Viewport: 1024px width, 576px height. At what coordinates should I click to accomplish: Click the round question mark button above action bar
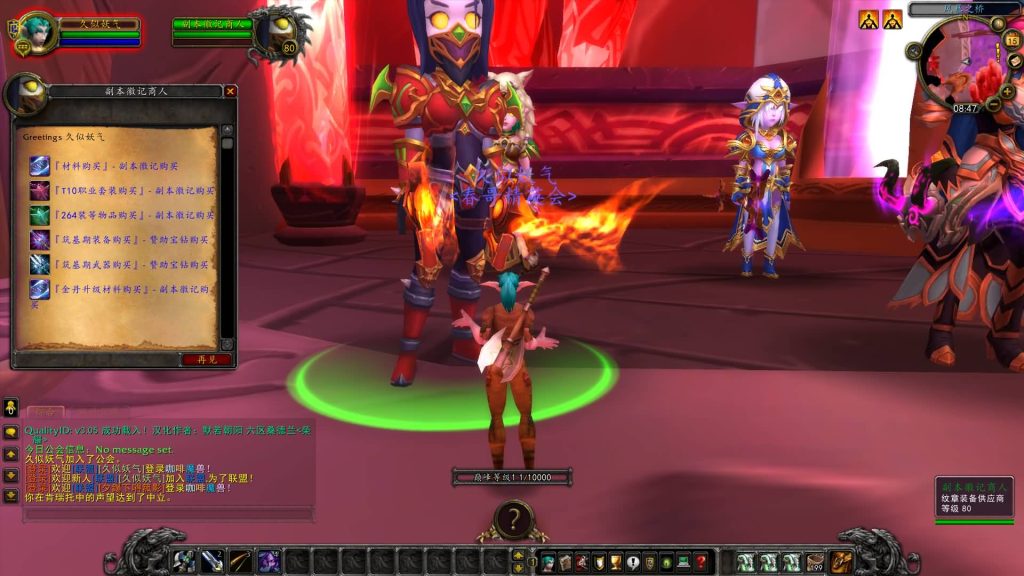click(x=513, y=519)
